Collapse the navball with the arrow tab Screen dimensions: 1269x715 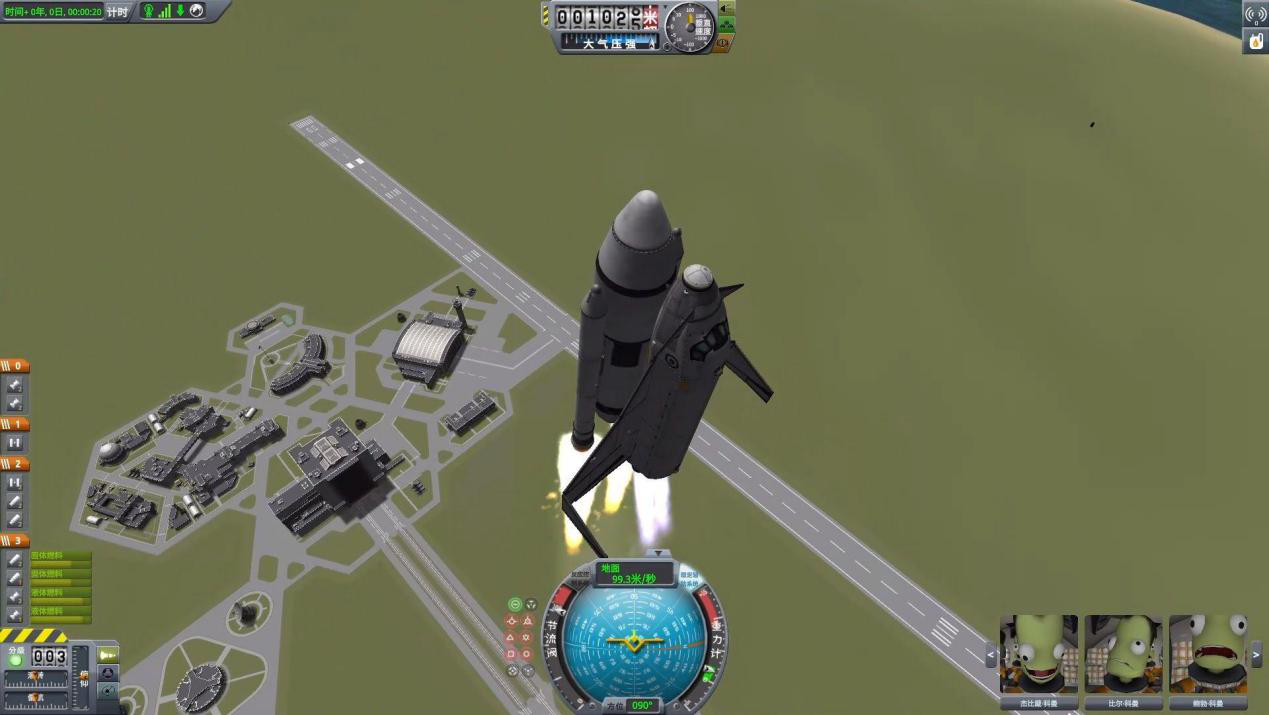[x=657, y=553]
